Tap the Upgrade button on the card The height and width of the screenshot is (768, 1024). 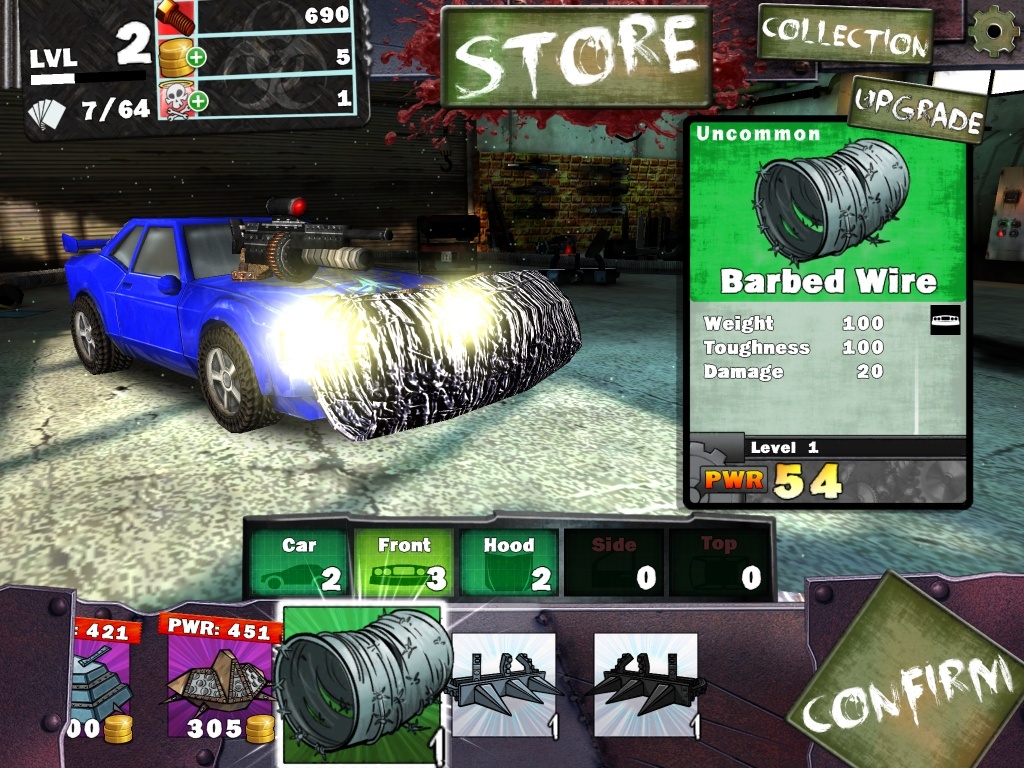point(917,110)
